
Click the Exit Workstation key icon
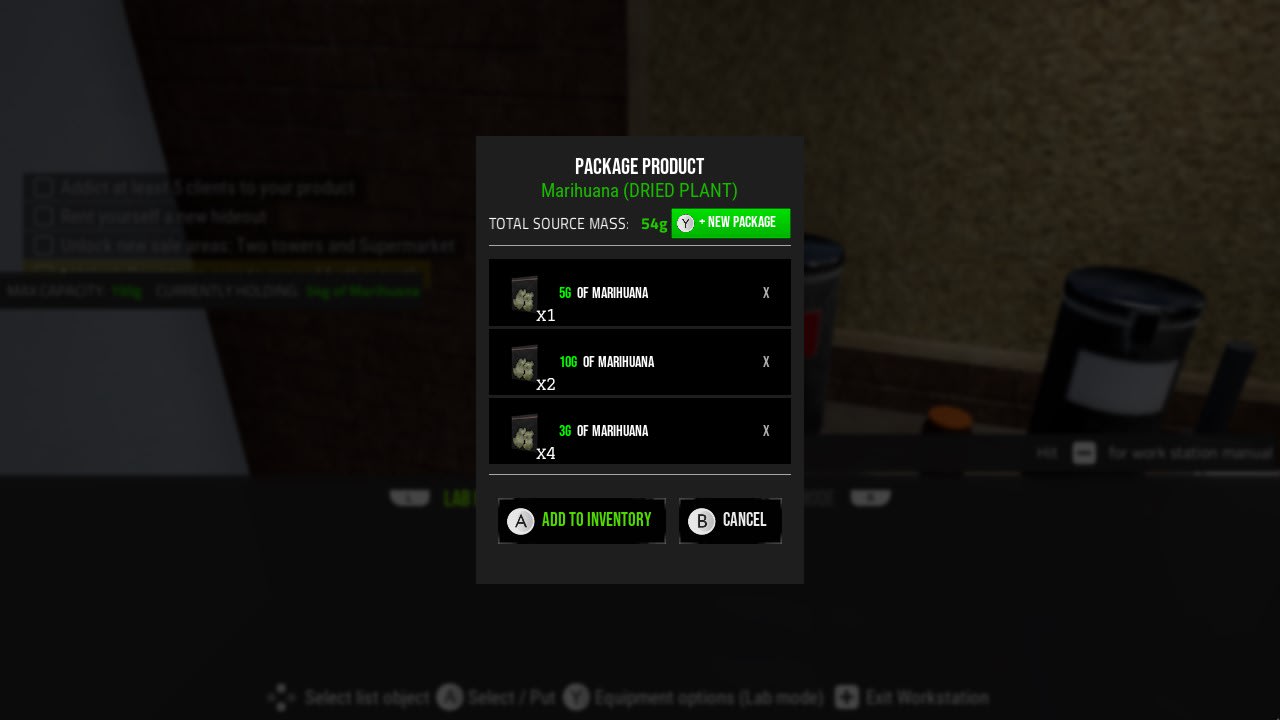pos(847,697)
